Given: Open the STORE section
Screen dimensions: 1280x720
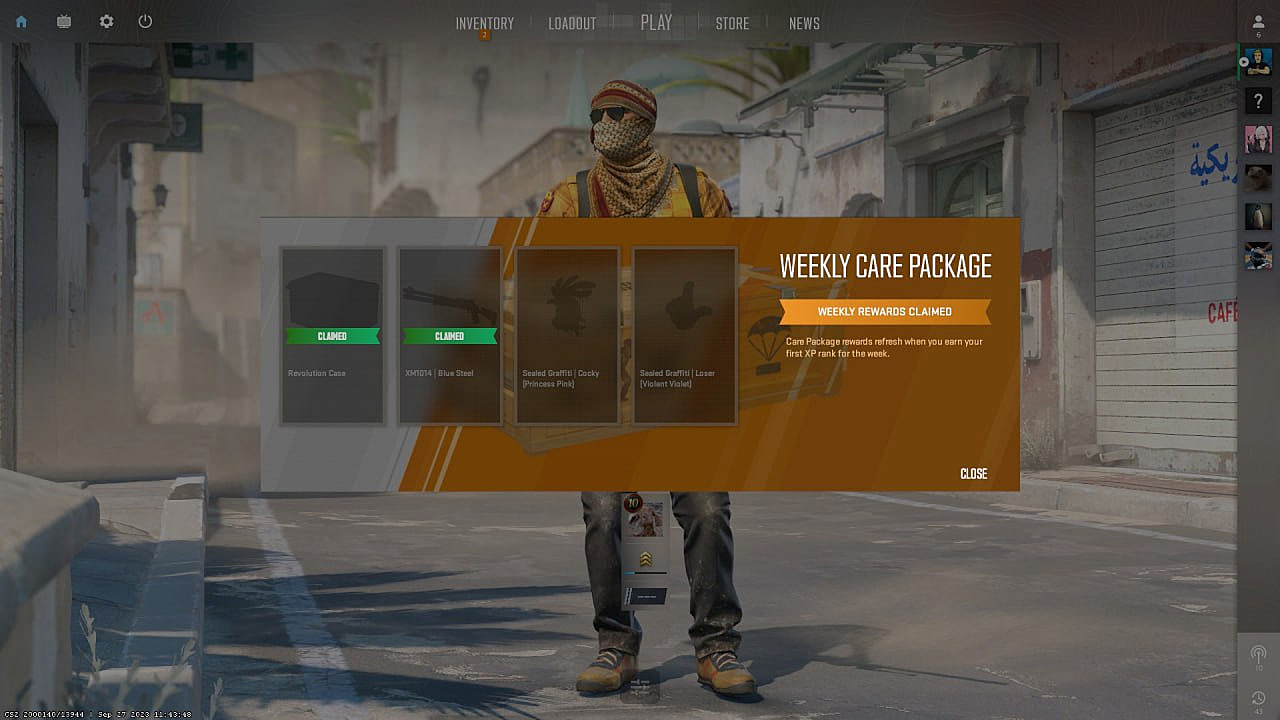Looking at the screenshot, I should (731, 21).
